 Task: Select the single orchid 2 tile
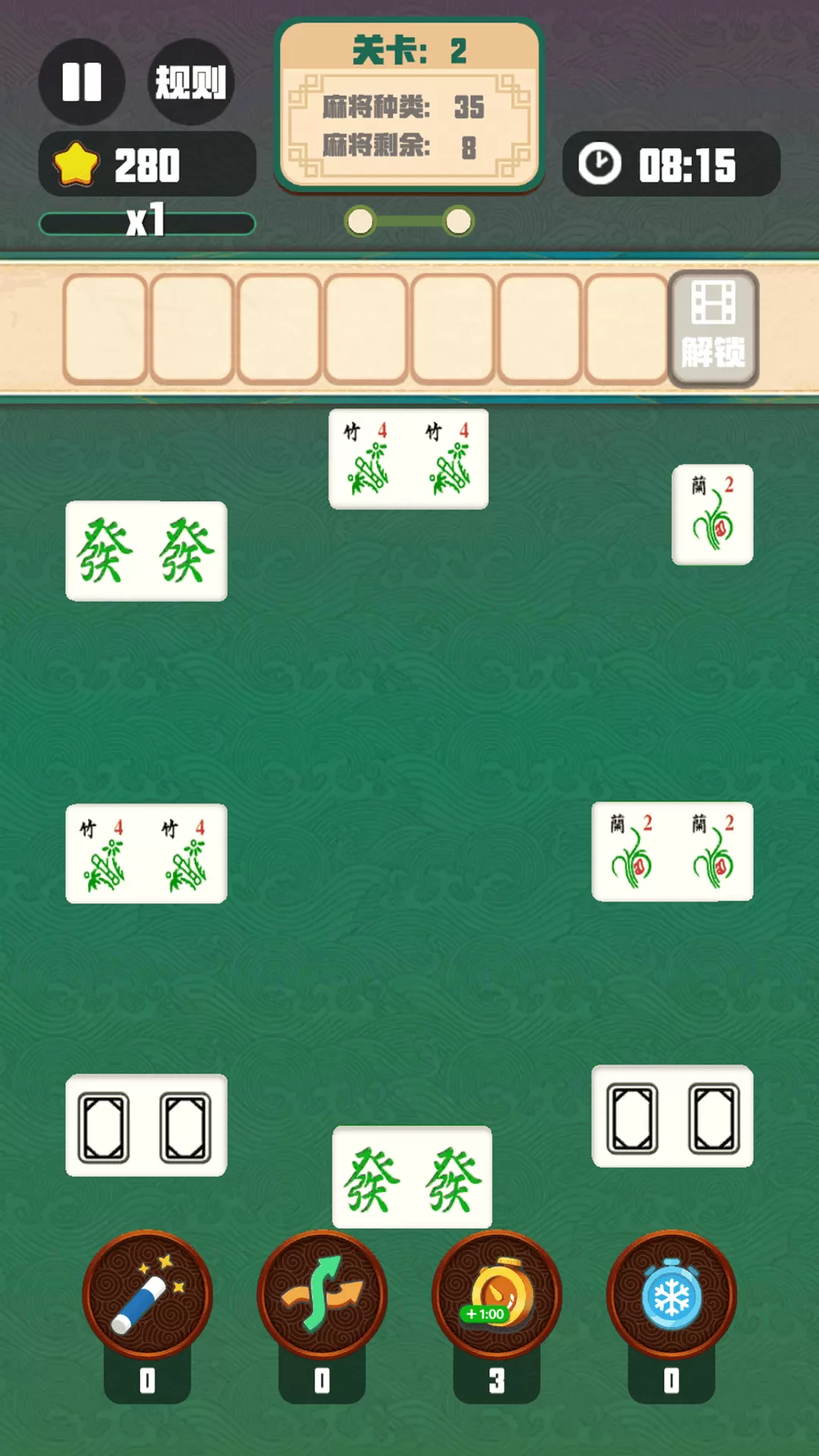(712, 514)
